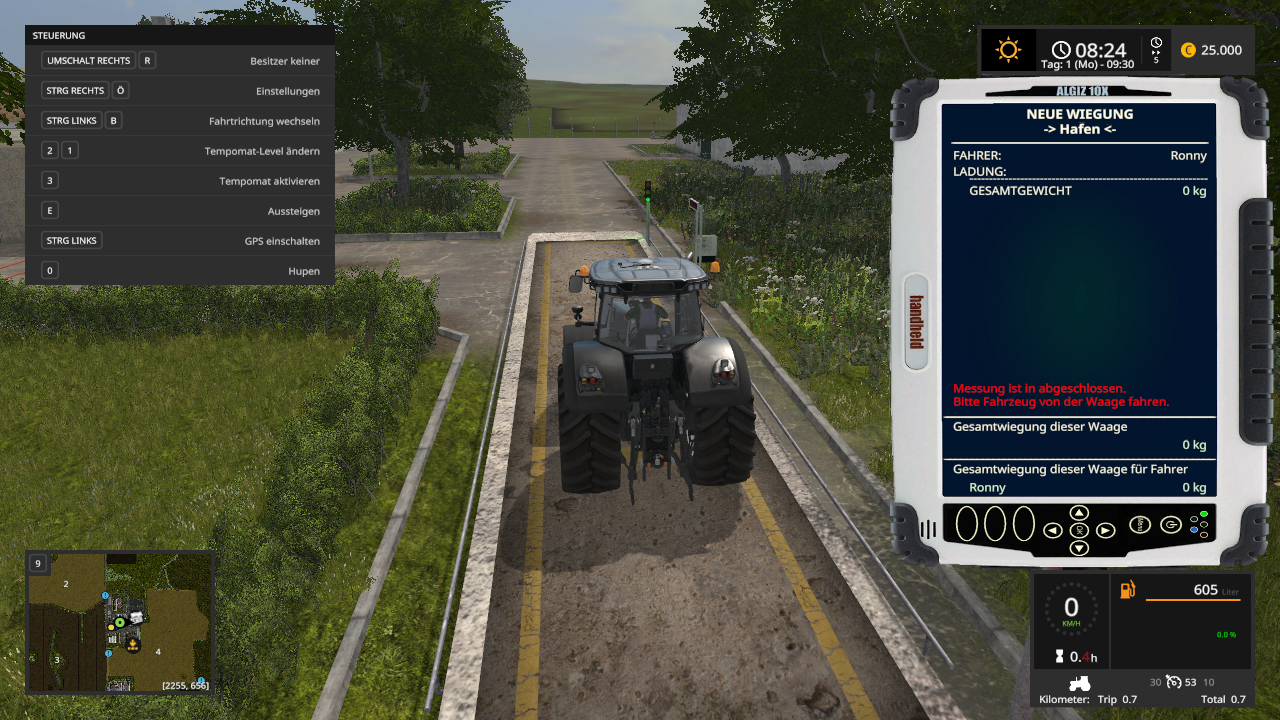
Task: Click the fuel pump icon
Action: [1127, 590]
